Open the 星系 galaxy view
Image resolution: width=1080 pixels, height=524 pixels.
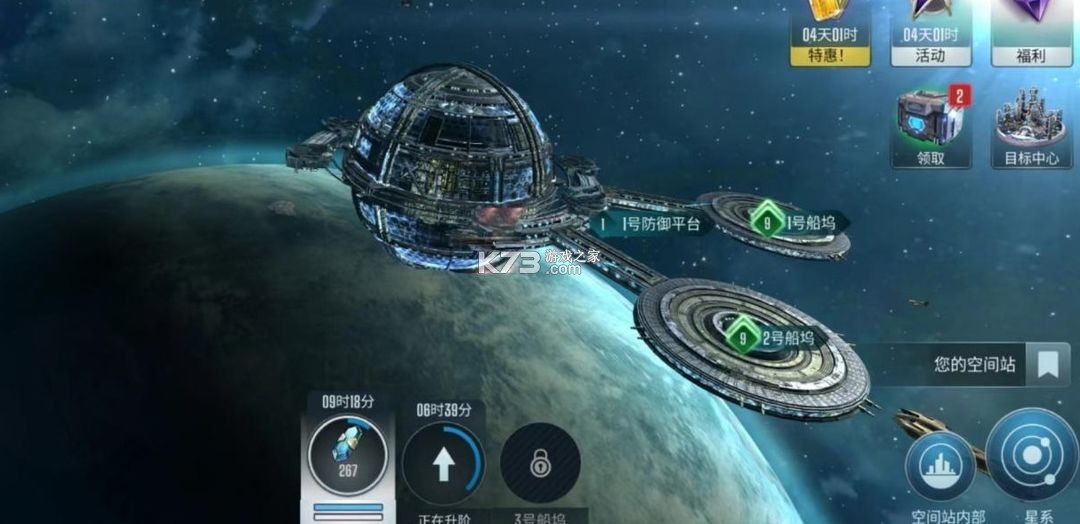pos(1030,460)
